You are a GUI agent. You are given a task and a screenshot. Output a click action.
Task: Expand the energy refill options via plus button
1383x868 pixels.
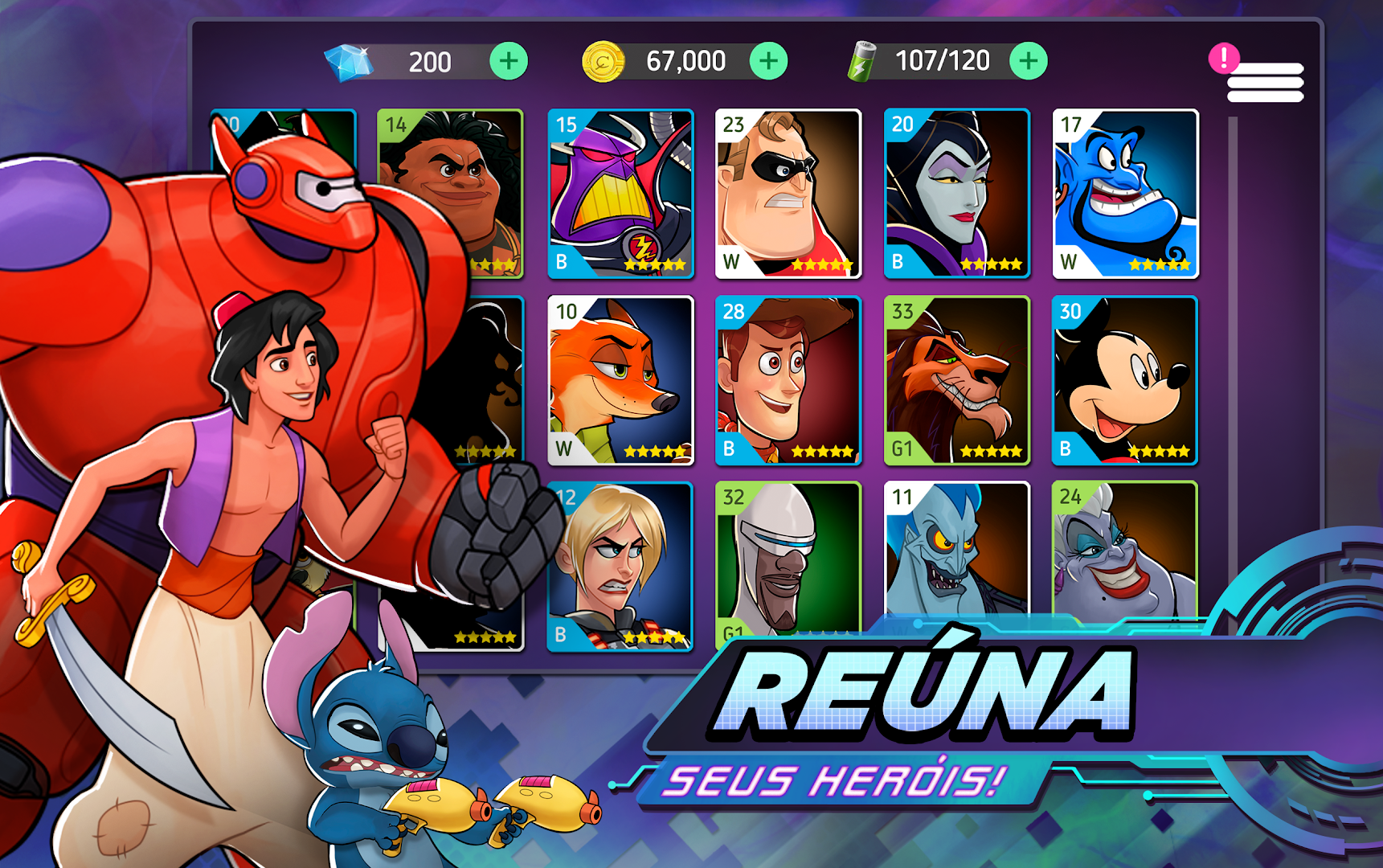[x=1029, y=59]
